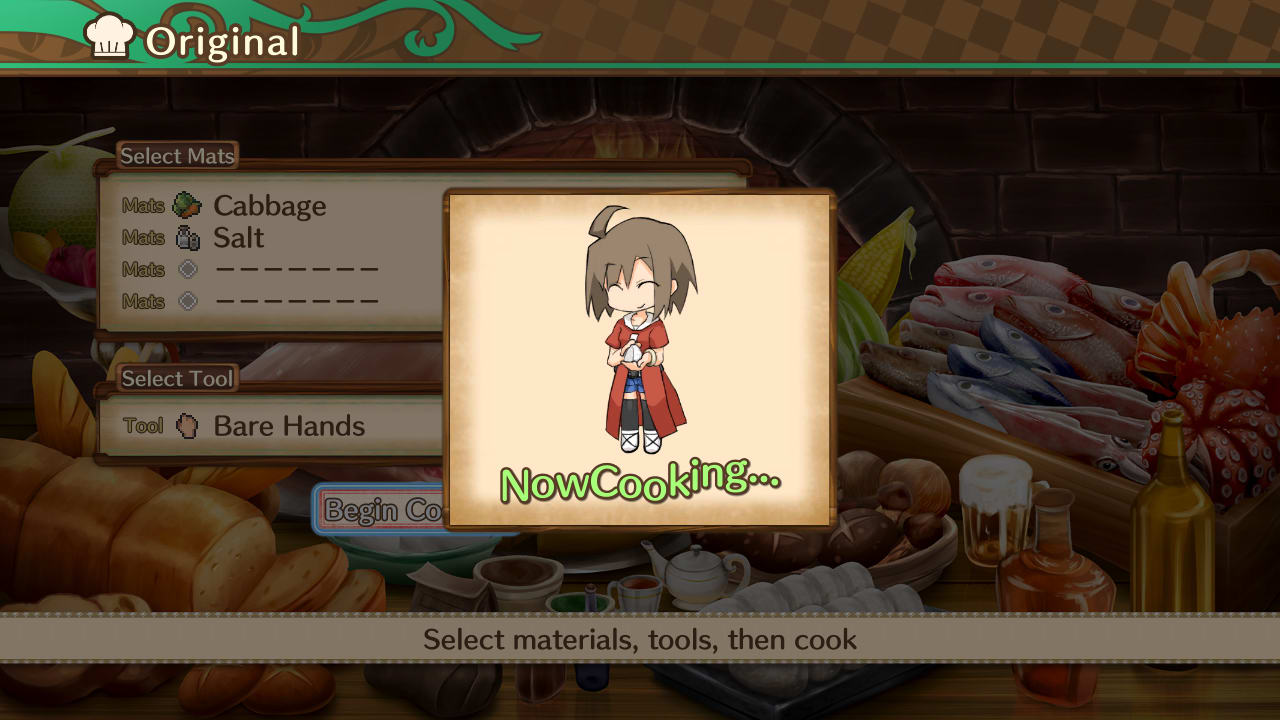Click the Bare Hands tool entry
Screen dimensions: 1280x720
pos(287,425)
